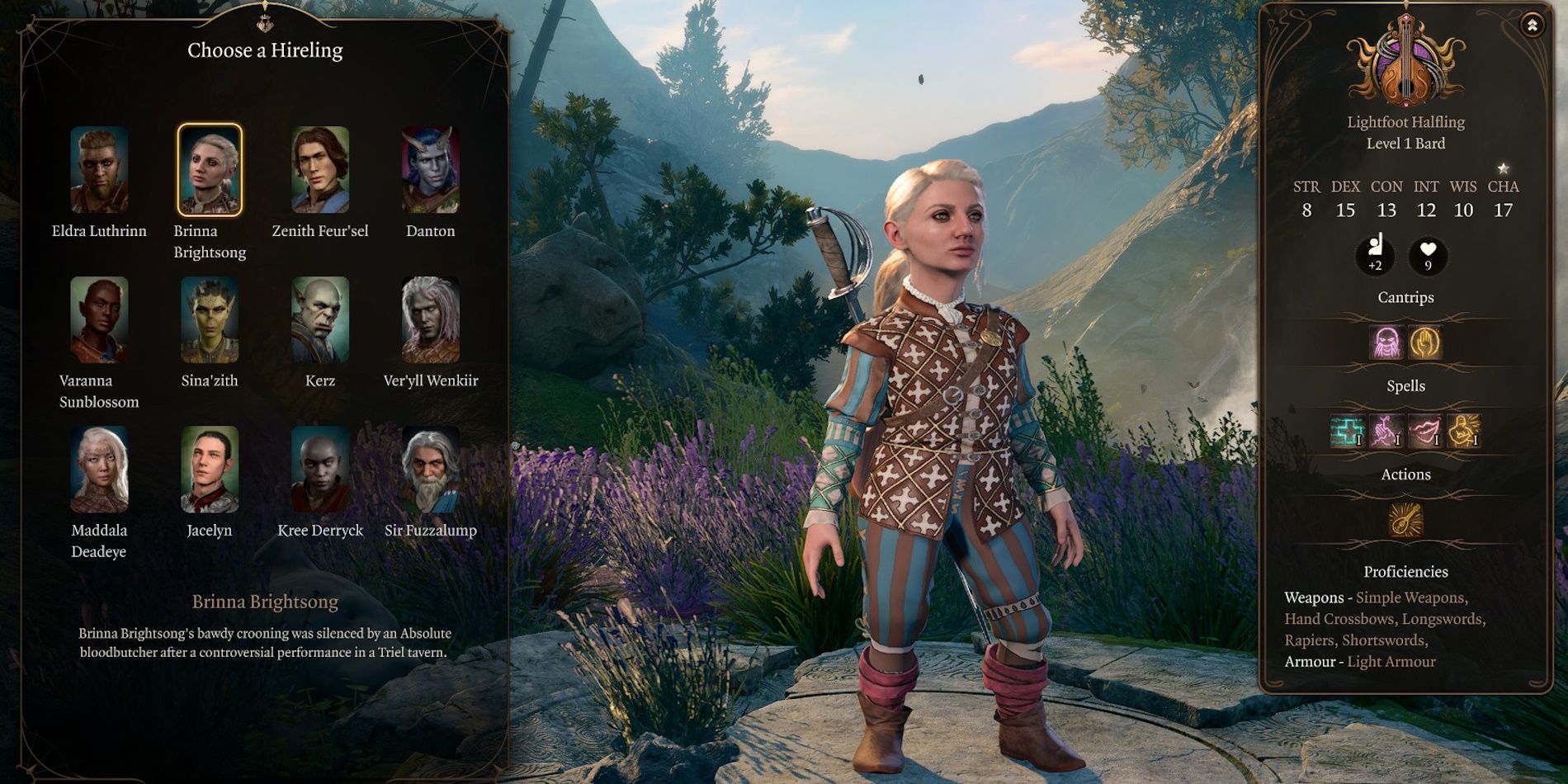This screenshot has height=784, width=1568.
Task: Choose Brinna Brightsong's portrait
Action: pyautogui.click(x=210, y=170)
